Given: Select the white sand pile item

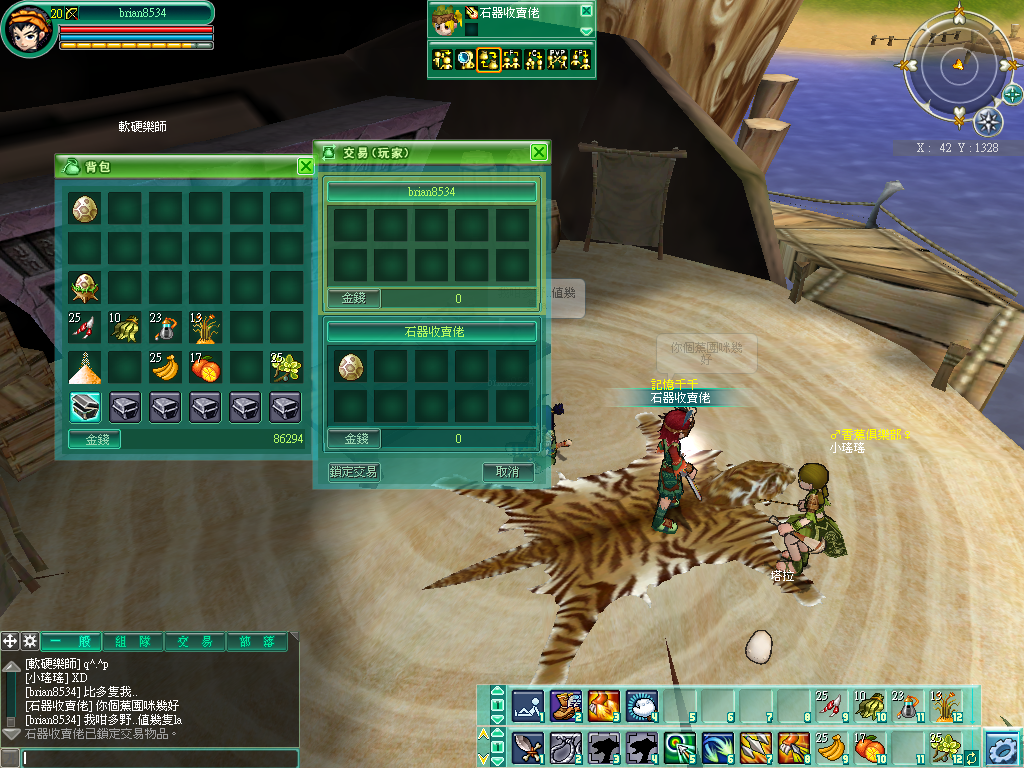Looking at the screenshot, I should 84,367.
